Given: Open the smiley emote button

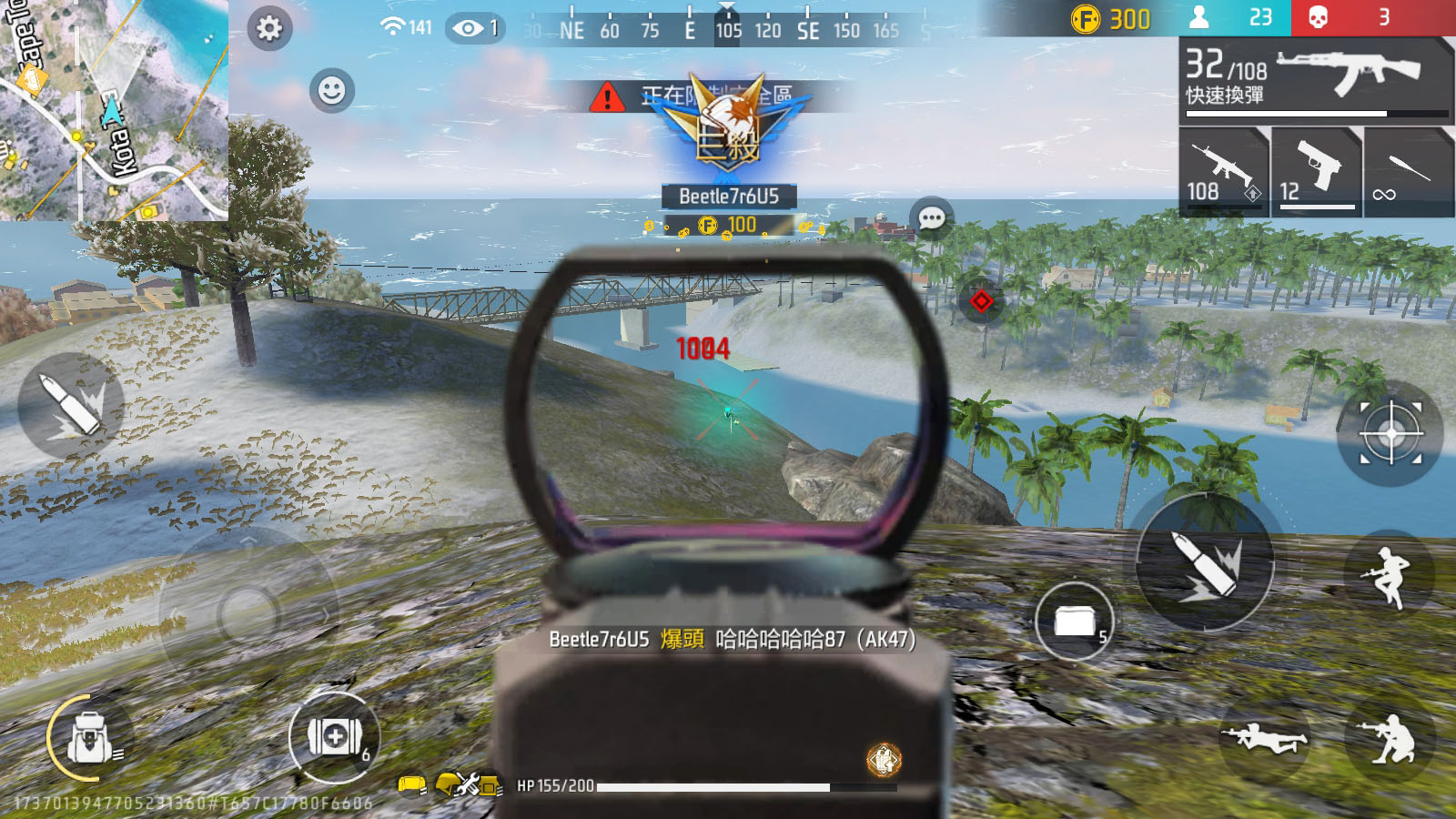Looking at the screenshot, I should 331,90.
